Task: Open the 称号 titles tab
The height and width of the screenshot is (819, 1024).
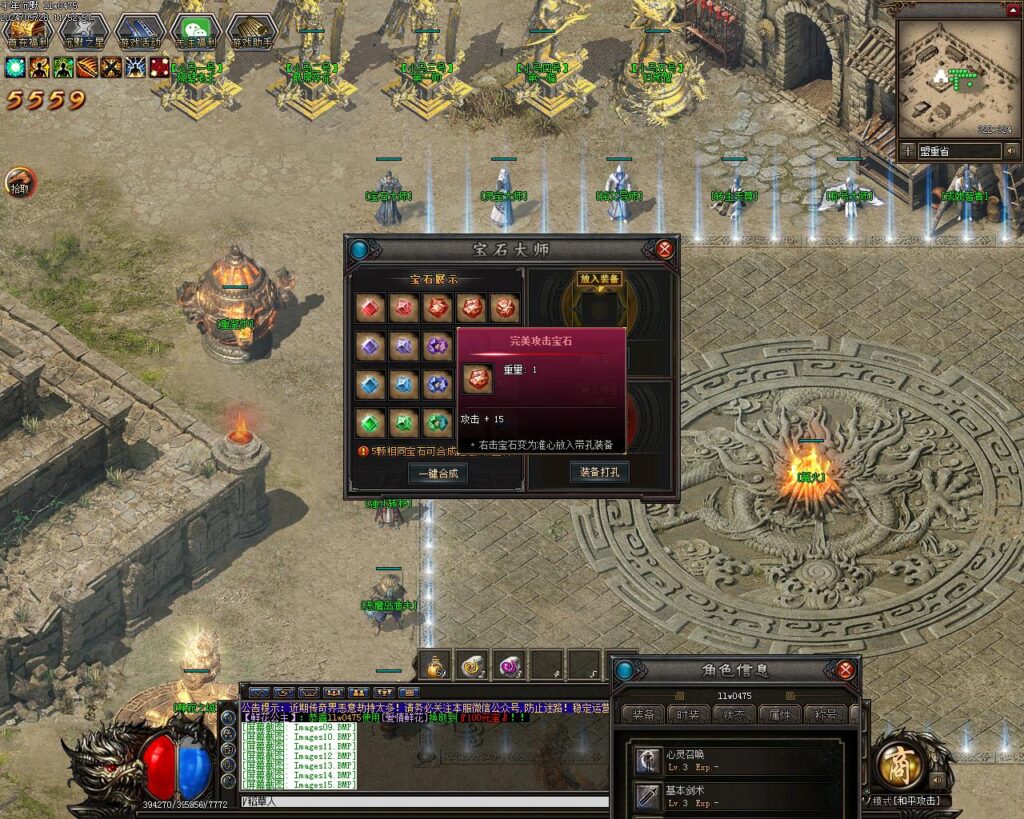Action: (826, 715)
